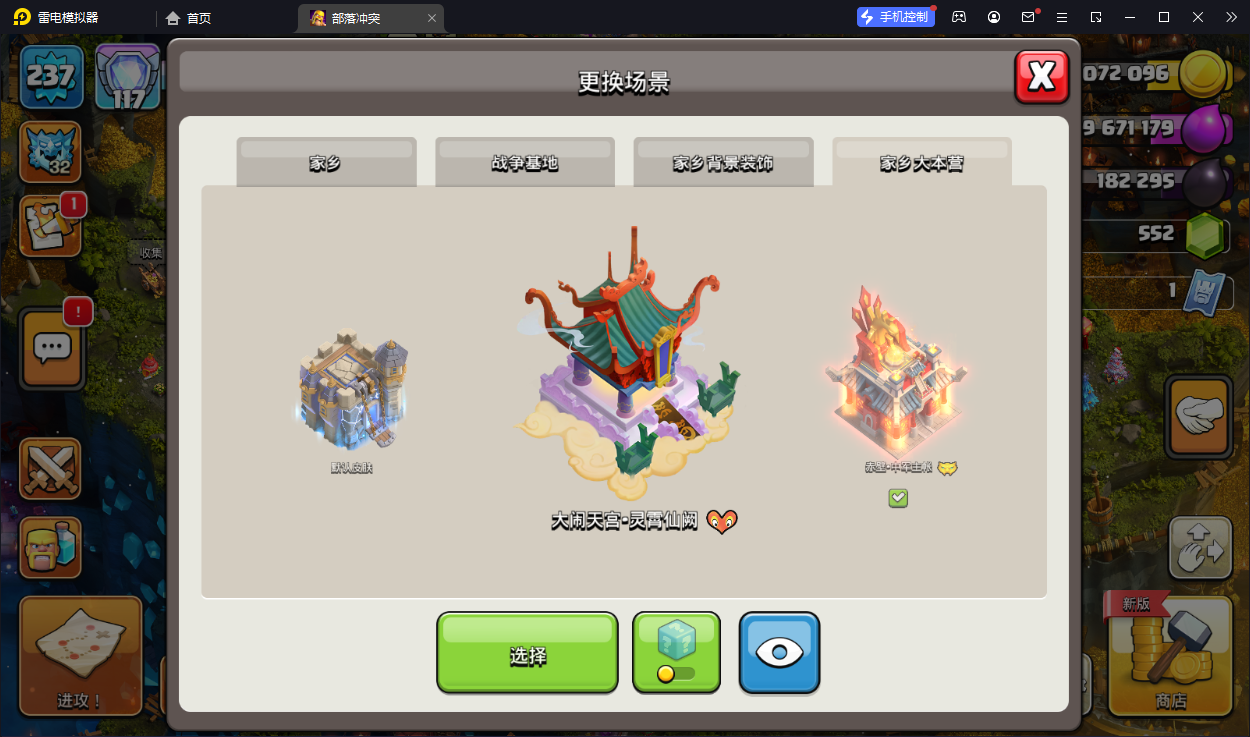Preview skin with the eye button

coord(779,653)
